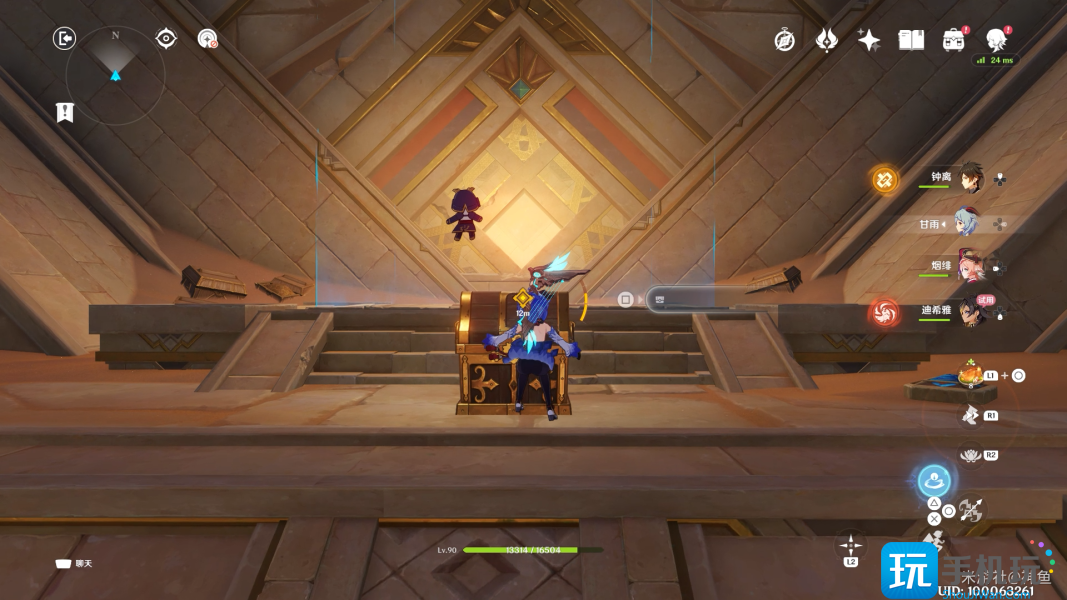Open the compass adventure icon in top bar
The width and height of the screenshot is (1067, 600).
coord(785,40)
